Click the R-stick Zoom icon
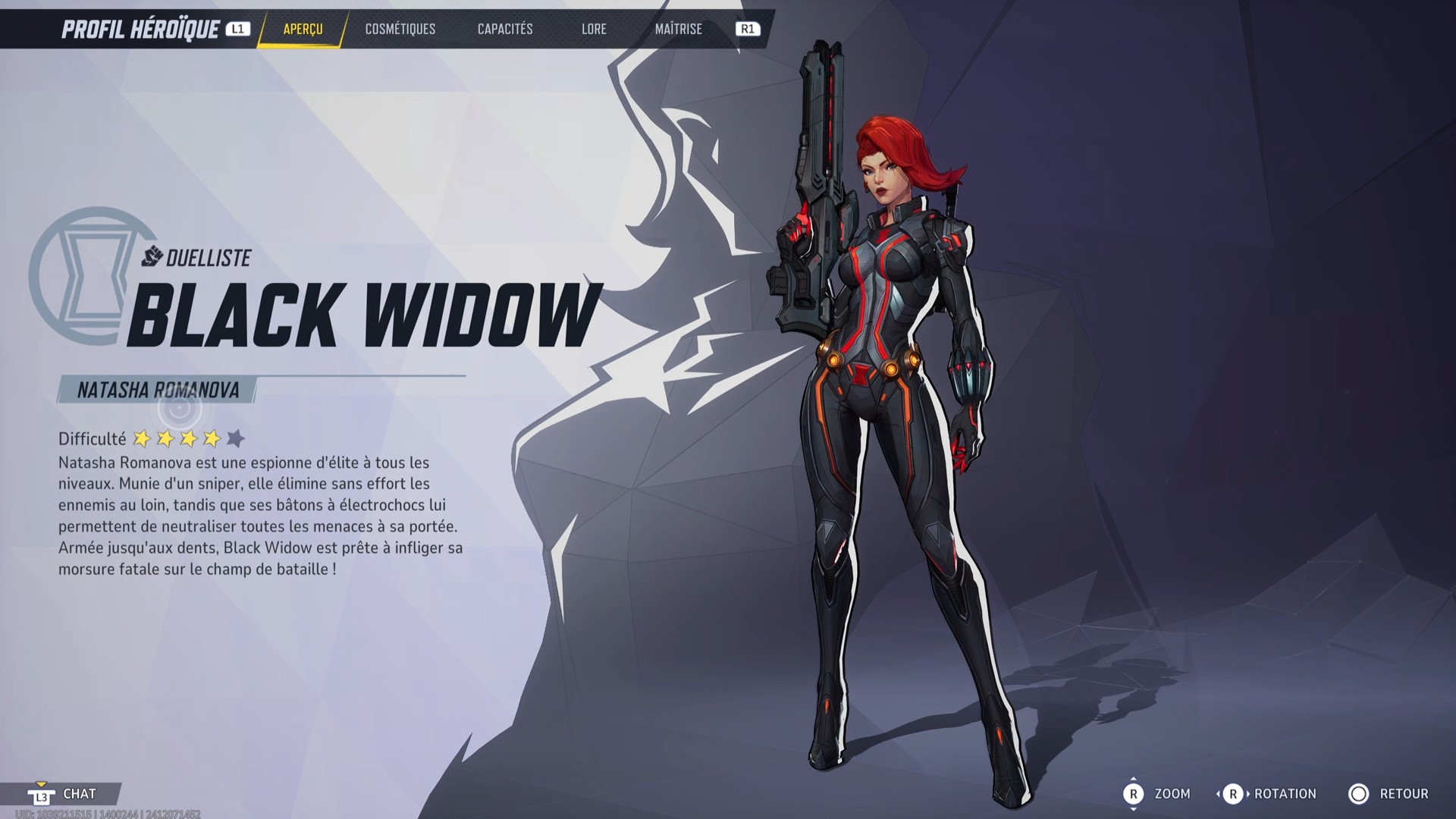 pos(1134,794)
